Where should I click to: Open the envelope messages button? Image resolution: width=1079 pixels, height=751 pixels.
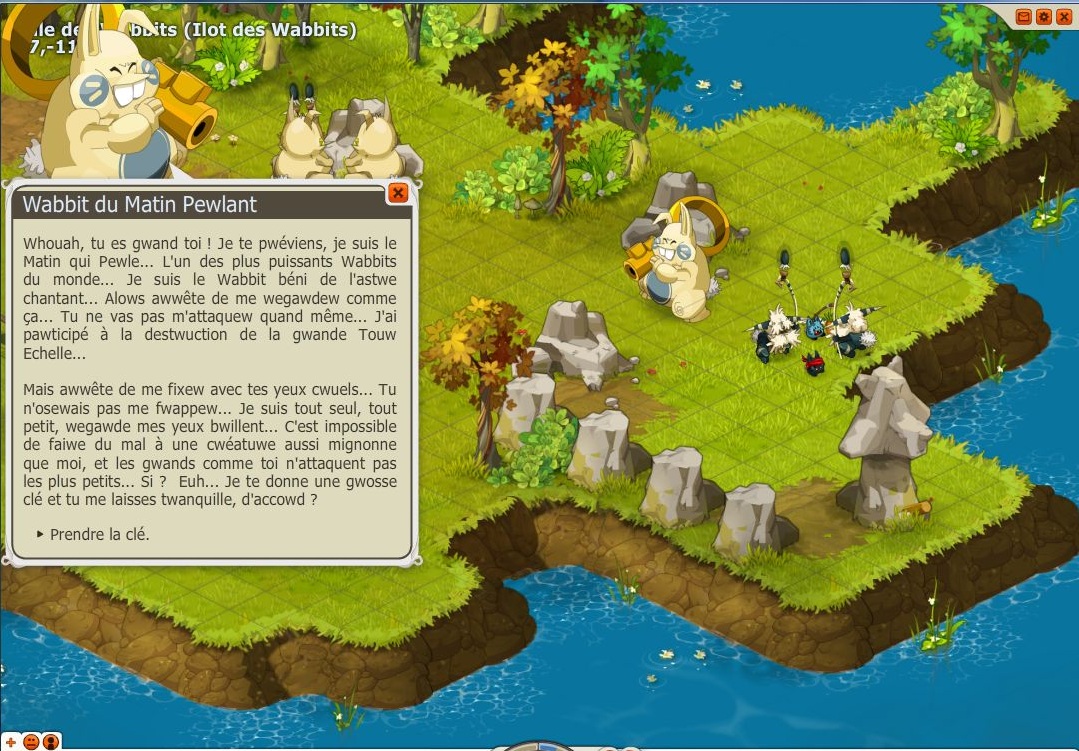(1024, 17)
